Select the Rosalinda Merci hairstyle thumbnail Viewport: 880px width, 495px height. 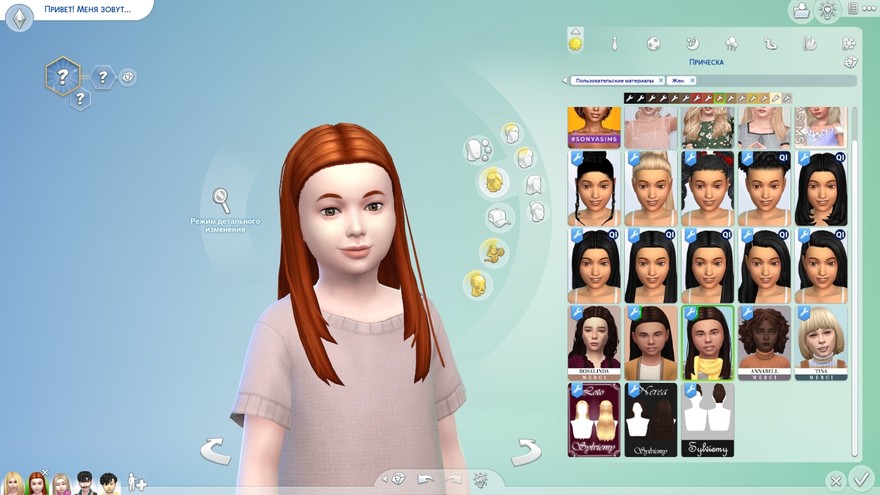coord(594,341)
